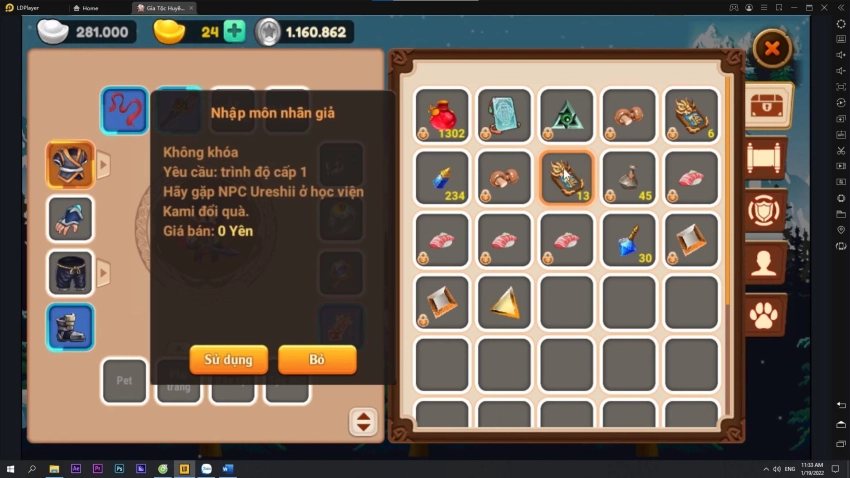Open the pet paw print tab

click(765, 315)
